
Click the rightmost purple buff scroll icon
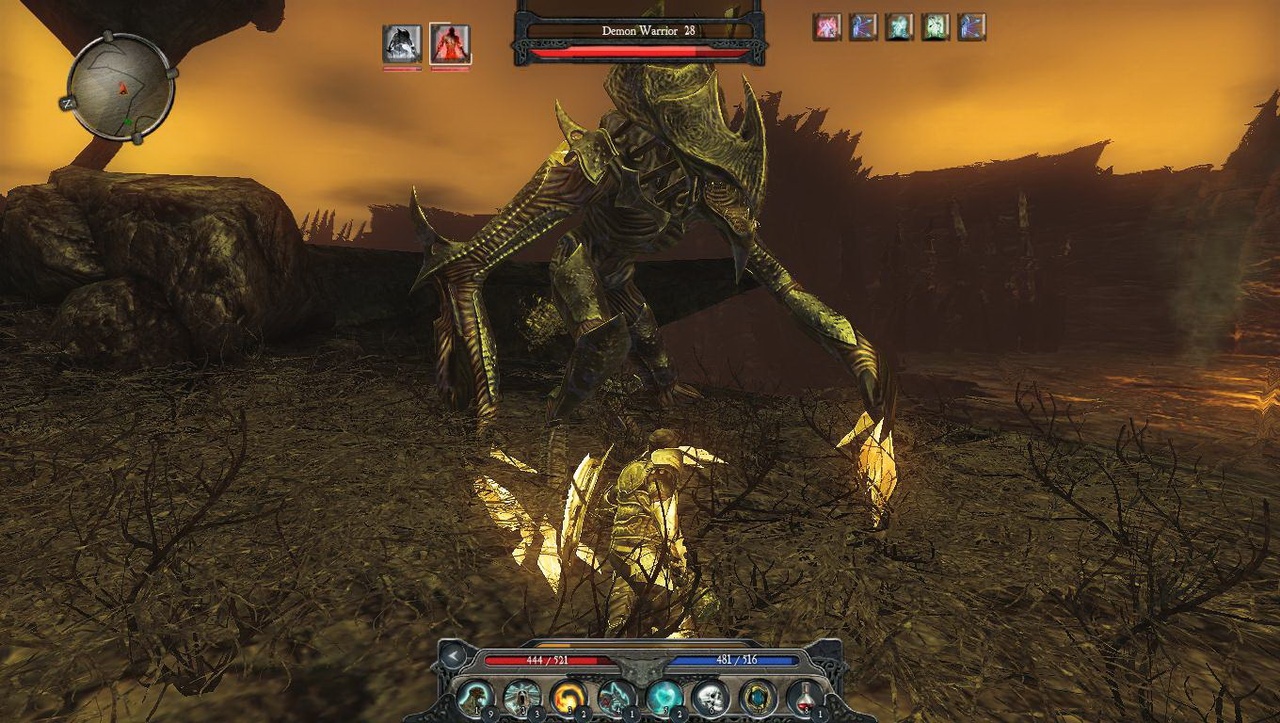pos(969,27)
